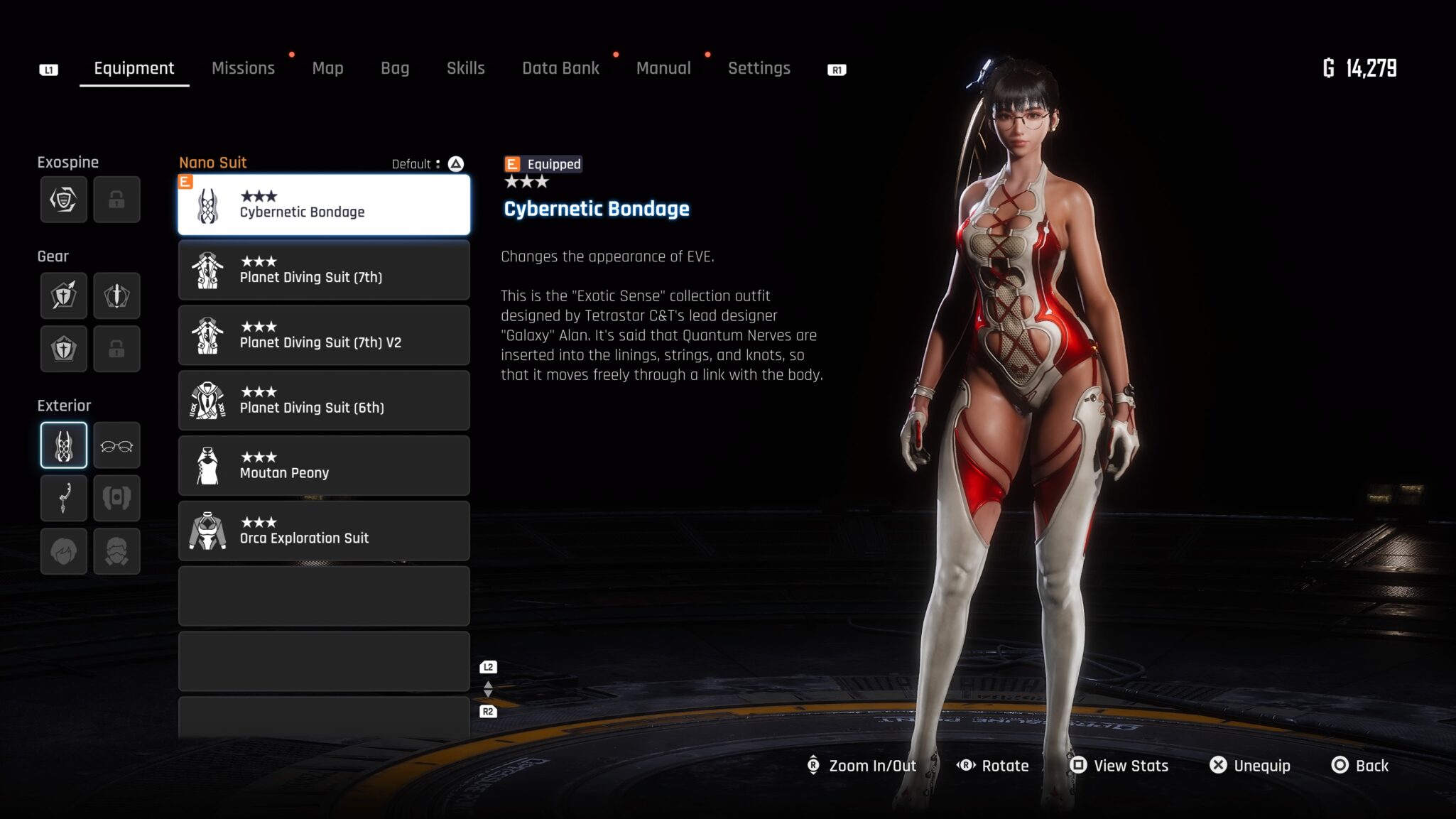Open the equipped Exospine slot
1456x819 pixels.
[64, 200]
